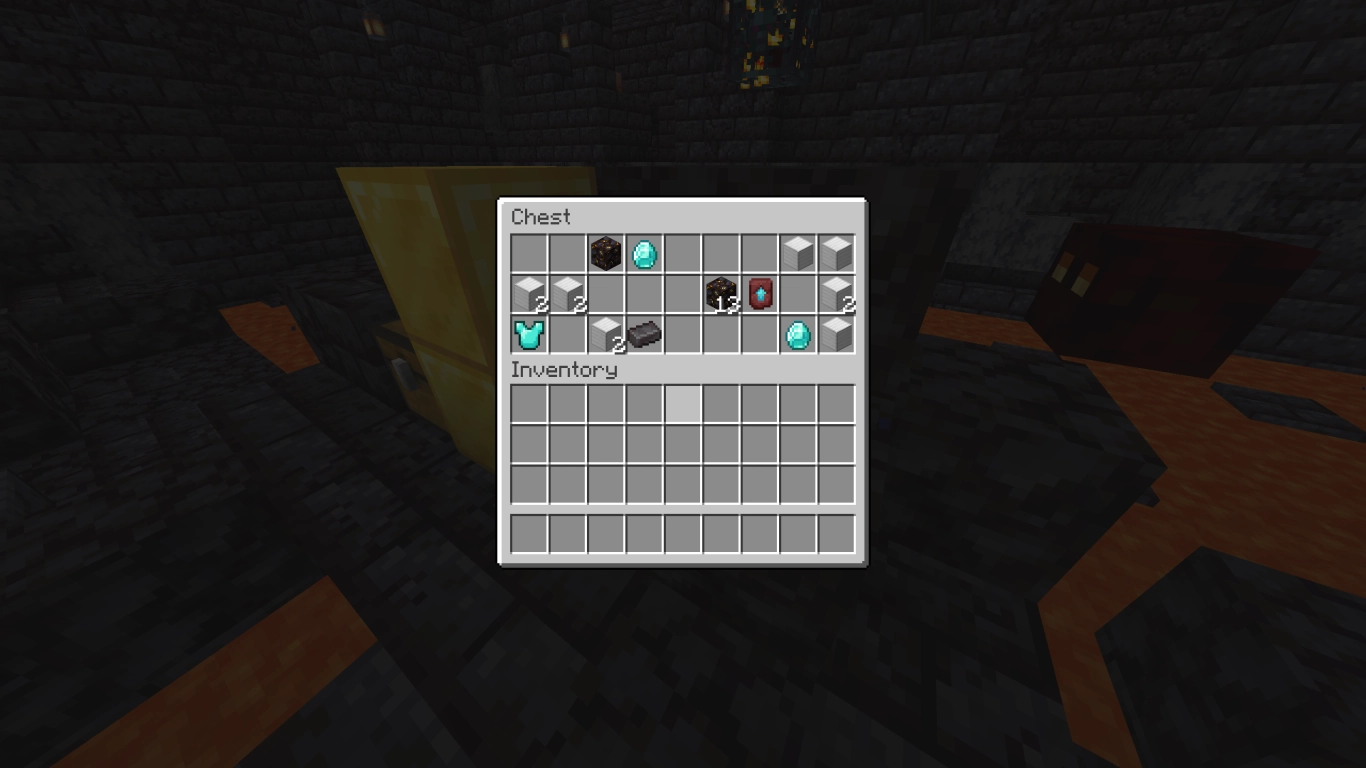Grab the stack of 3 iron blocks
Screen dimensions: 1366x768
pyautogui.click(x=605, y=333)
